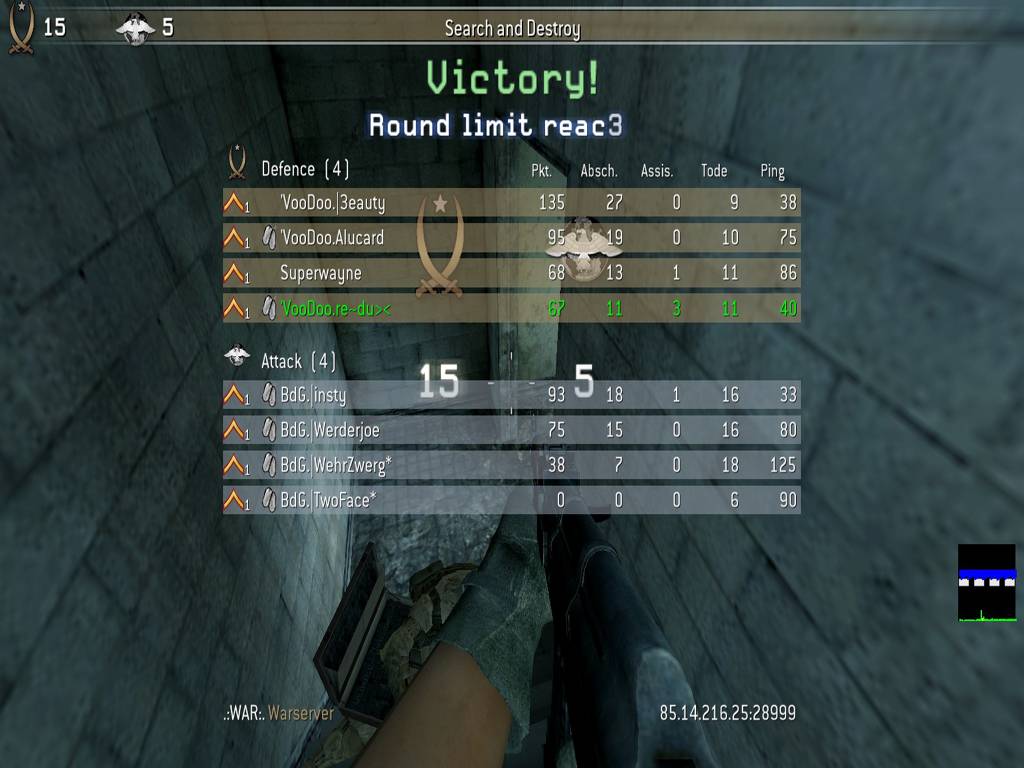
Task: Select the 'VooDoo.|3eauty player row
Action: (x=511, y=203)
